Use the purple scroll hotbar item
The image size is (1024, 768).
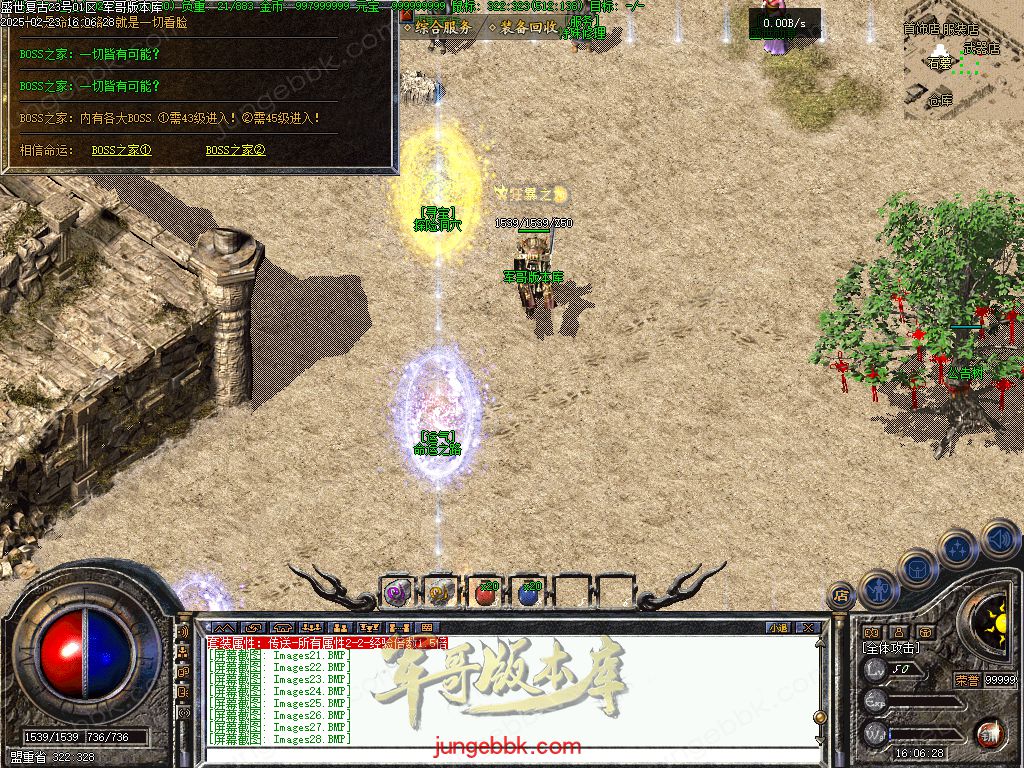[x=397, y=593]
